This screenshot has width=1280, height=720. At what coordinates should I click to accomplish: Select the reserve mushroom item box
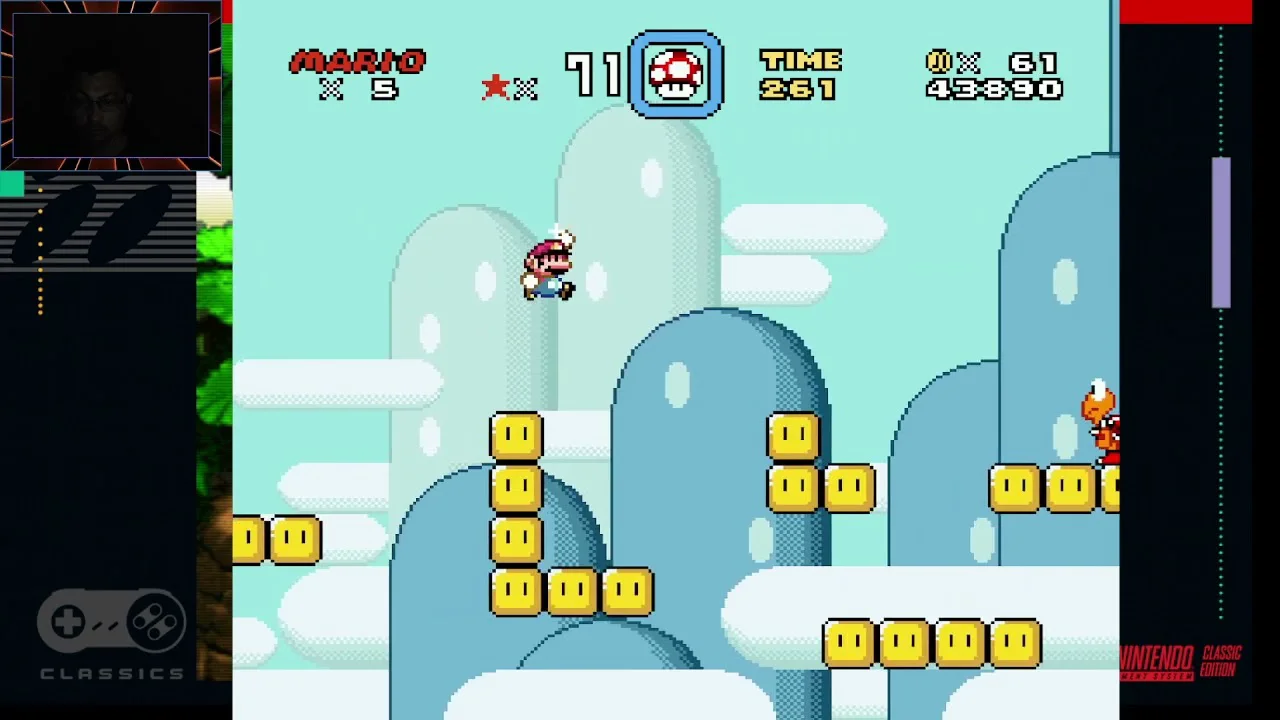[x=676, y=75]
